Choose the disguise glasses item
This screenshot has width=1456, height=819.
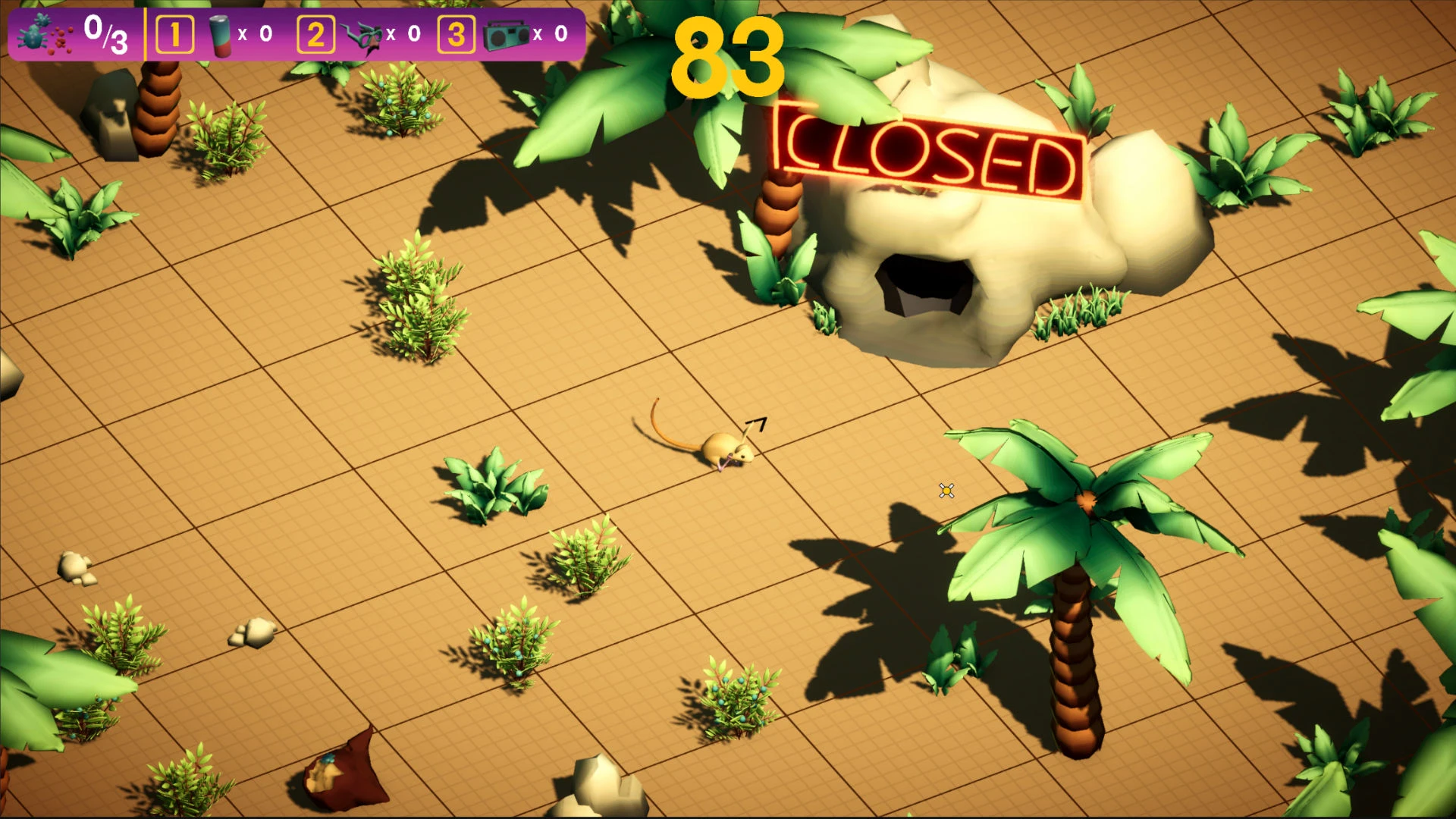[x=361, y=36]
